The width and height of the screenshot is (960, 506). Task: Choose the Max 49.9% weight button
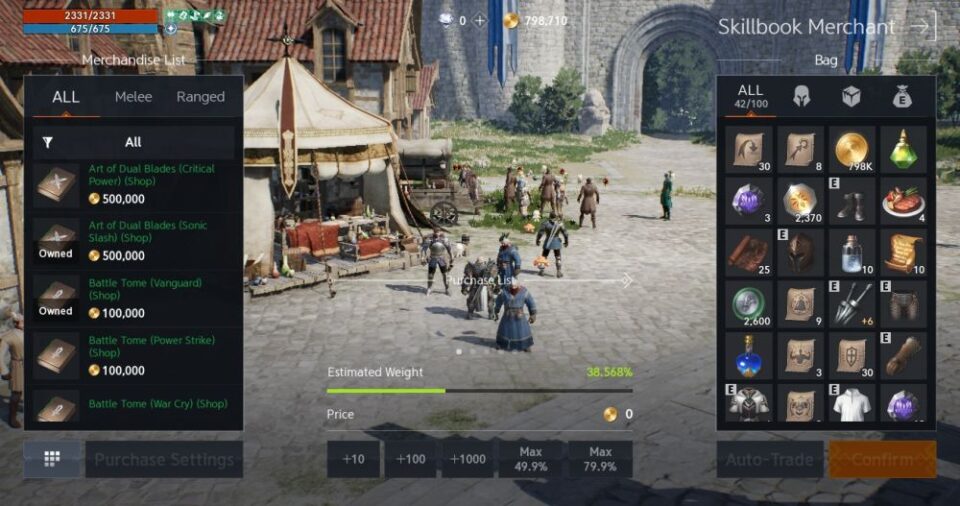pyautogui.click(x=529, y=459)
